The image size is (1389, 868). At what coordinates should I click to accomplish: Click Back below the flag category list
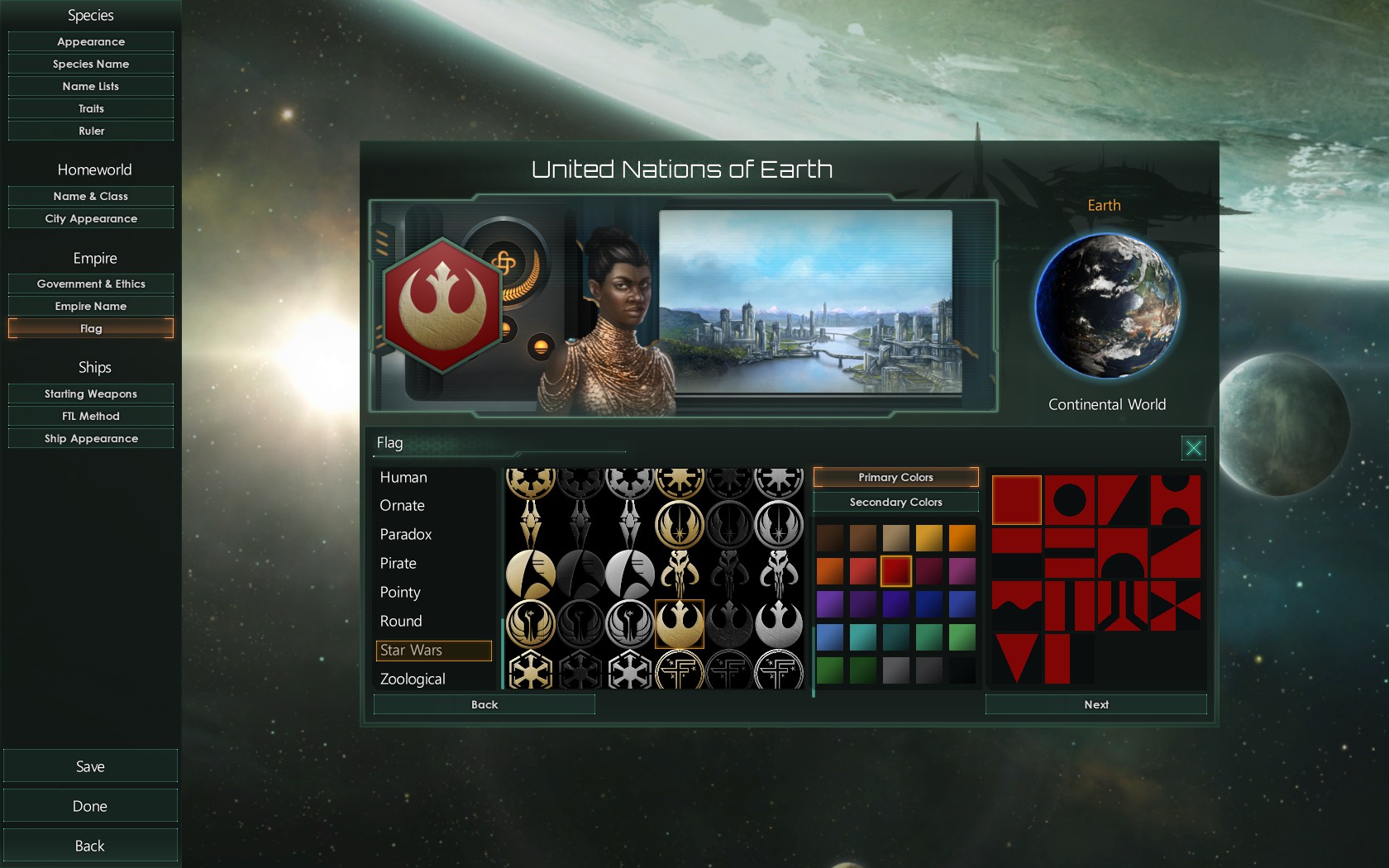[x=484, y=704]
